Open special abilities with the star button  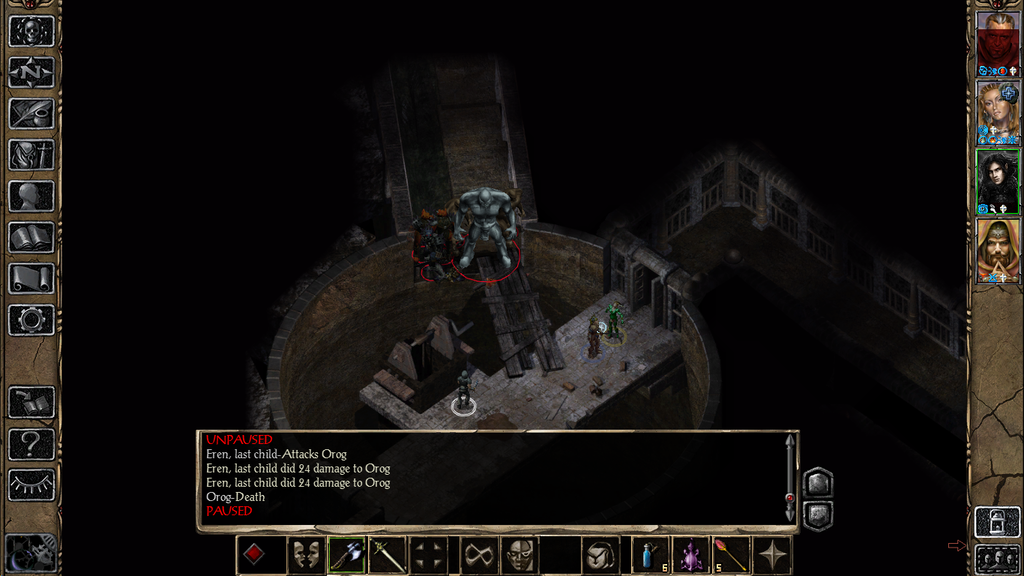click(x=773, y=555)
